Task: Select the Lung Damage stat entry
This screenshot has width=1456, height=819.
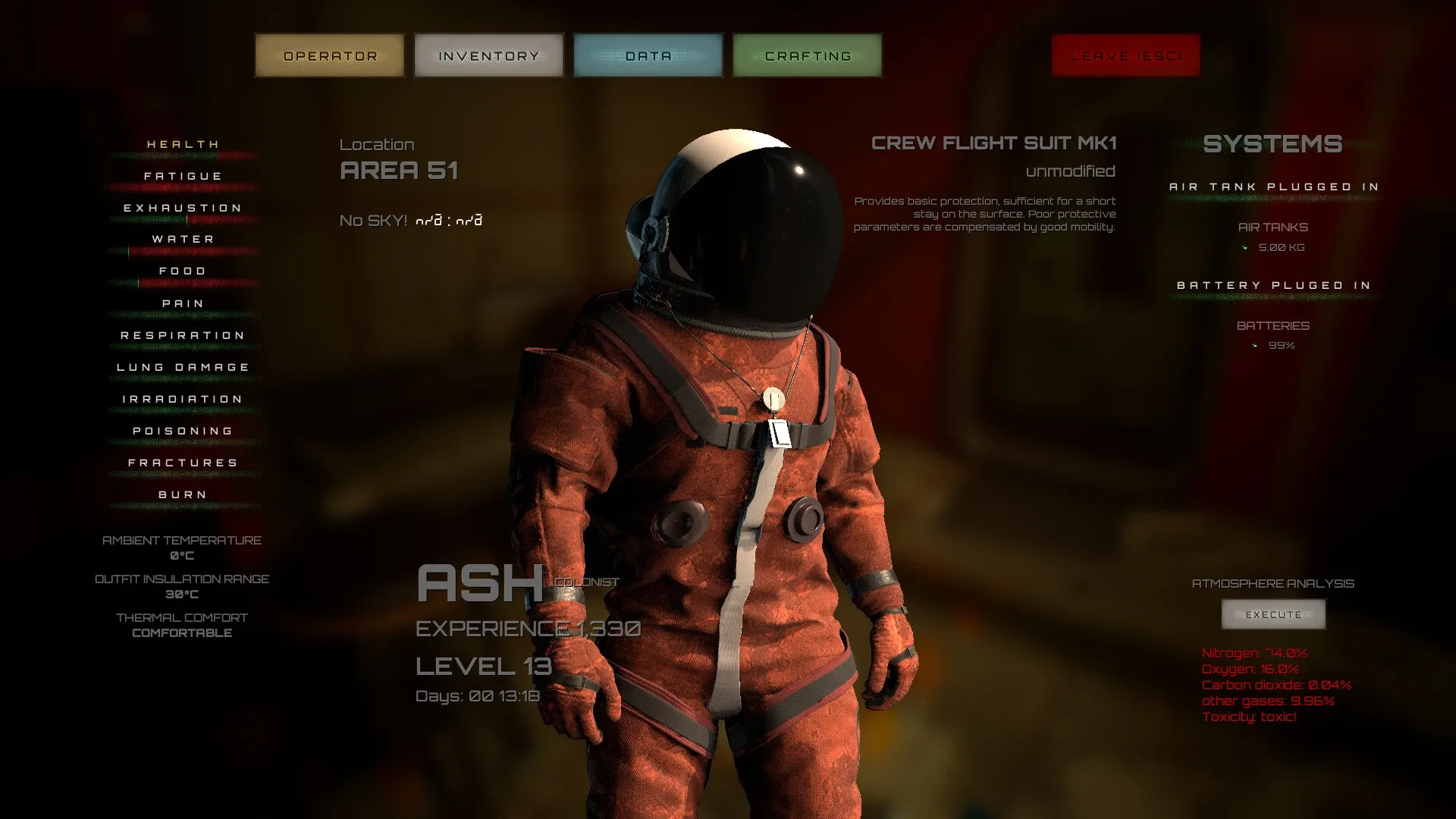Action: click(182, 366)
